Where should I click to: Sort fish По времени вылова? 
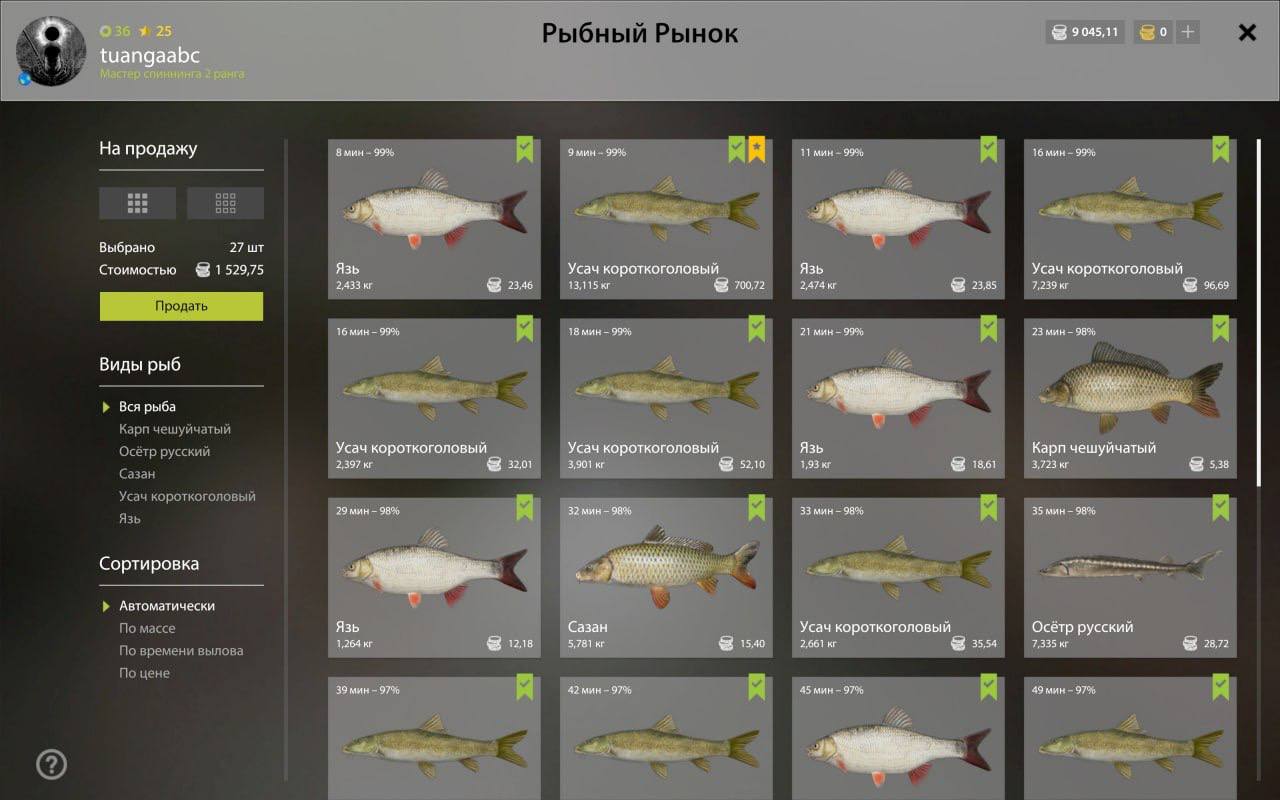pos(181,651)
